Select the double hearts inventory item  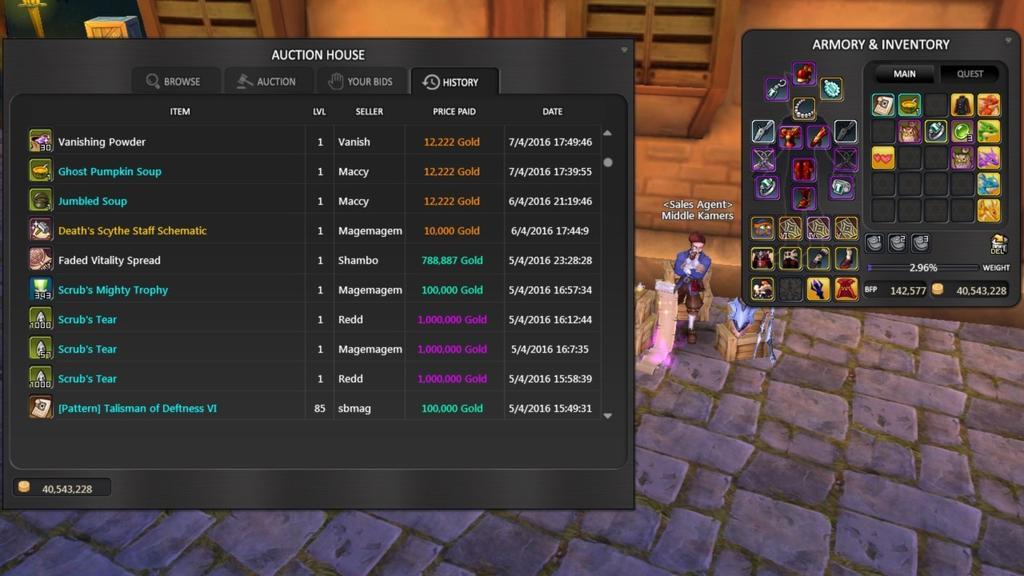click(x=883, y=158)
